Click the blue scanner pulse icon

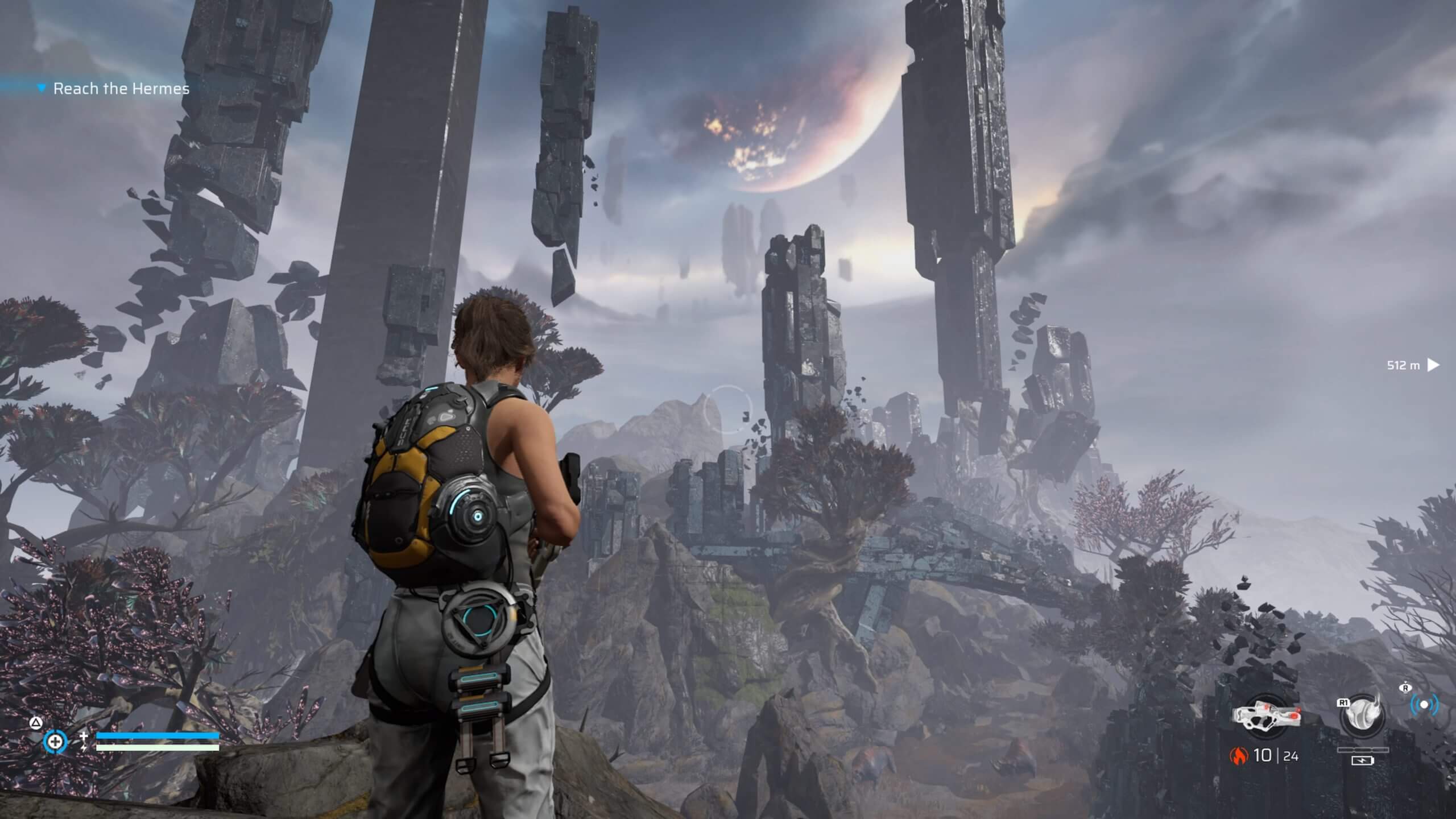tap(1424, 705)
